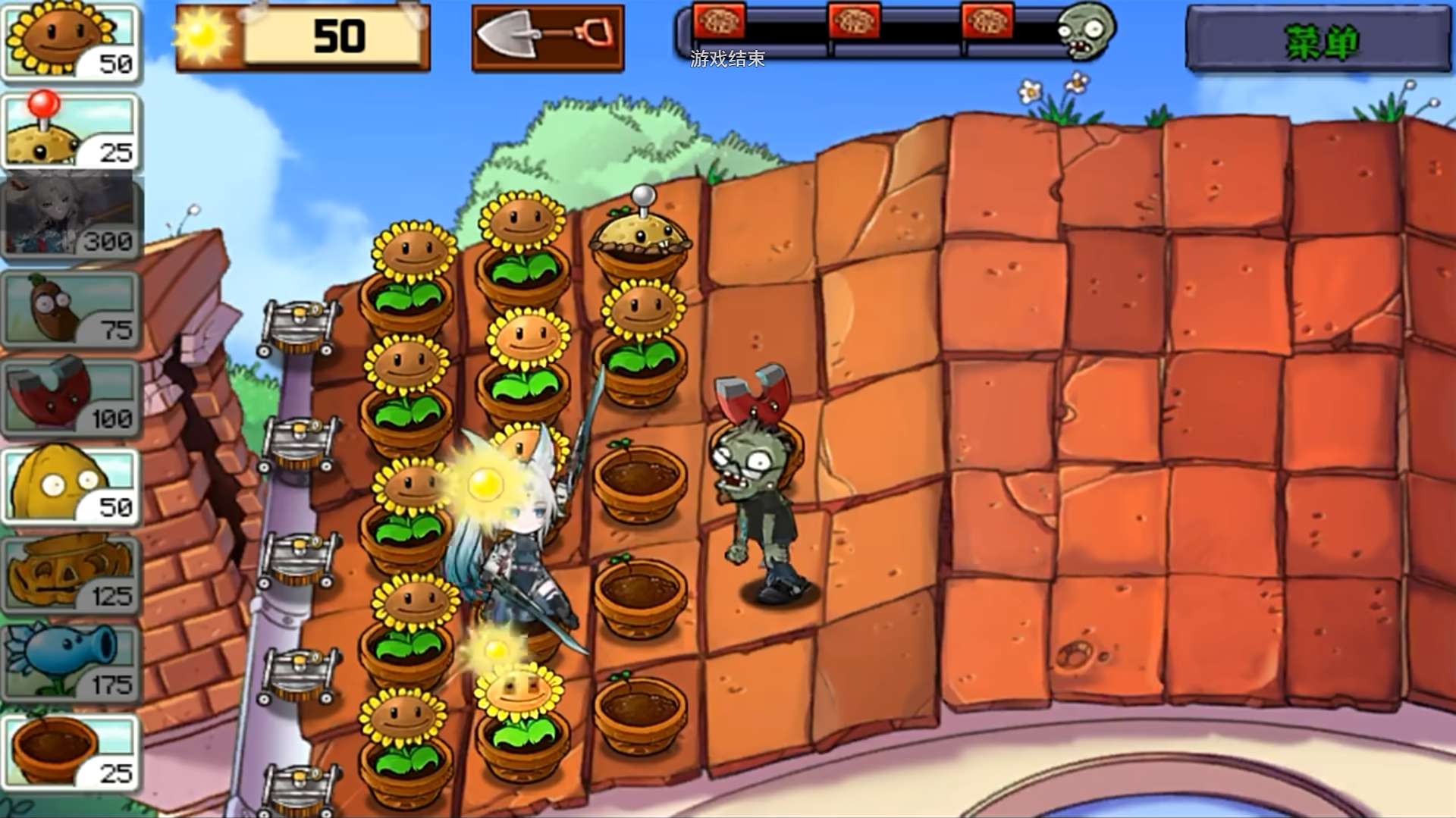Open the green 菜单 menu button

pyautogui.click(x=1319, y=40)
